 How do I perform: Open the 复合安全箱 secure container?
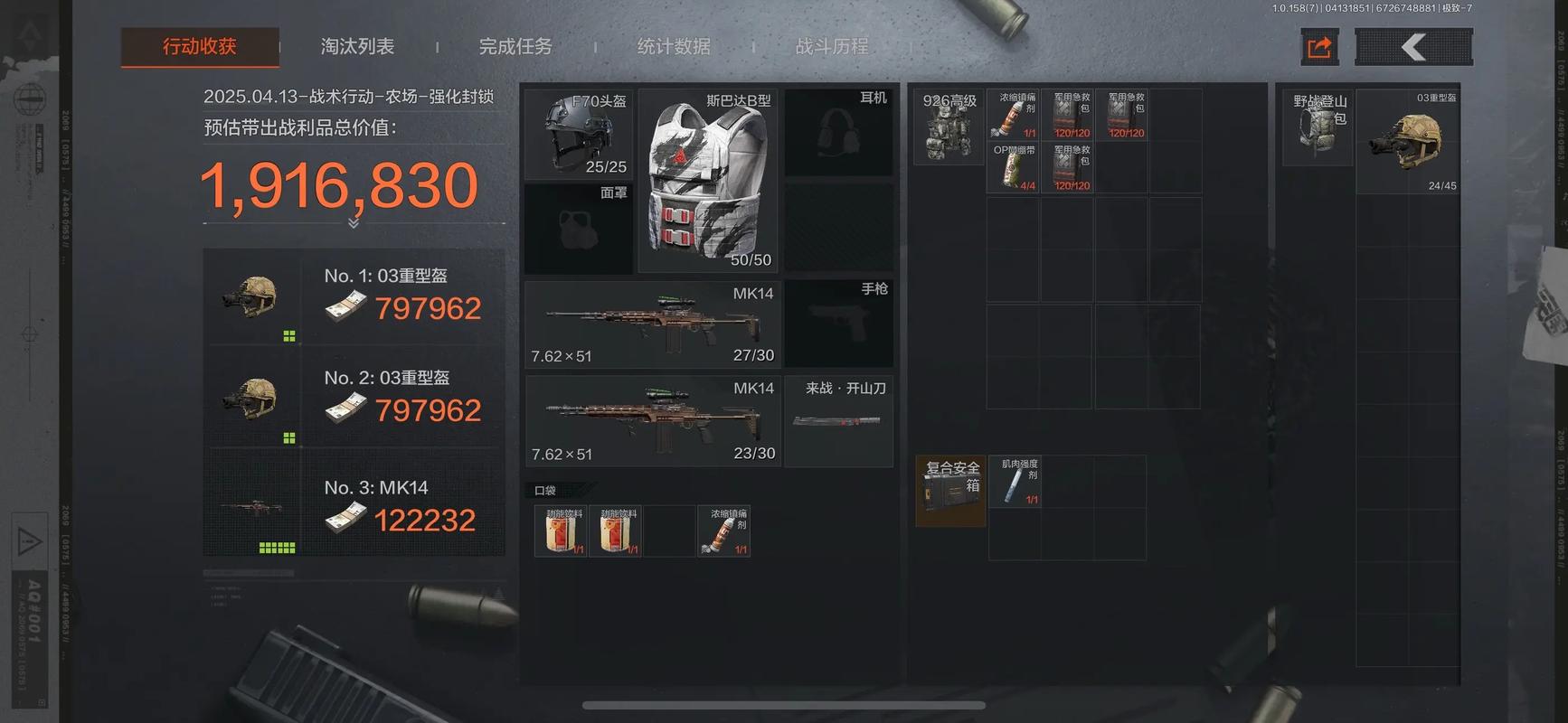click(x=950, y=491)
